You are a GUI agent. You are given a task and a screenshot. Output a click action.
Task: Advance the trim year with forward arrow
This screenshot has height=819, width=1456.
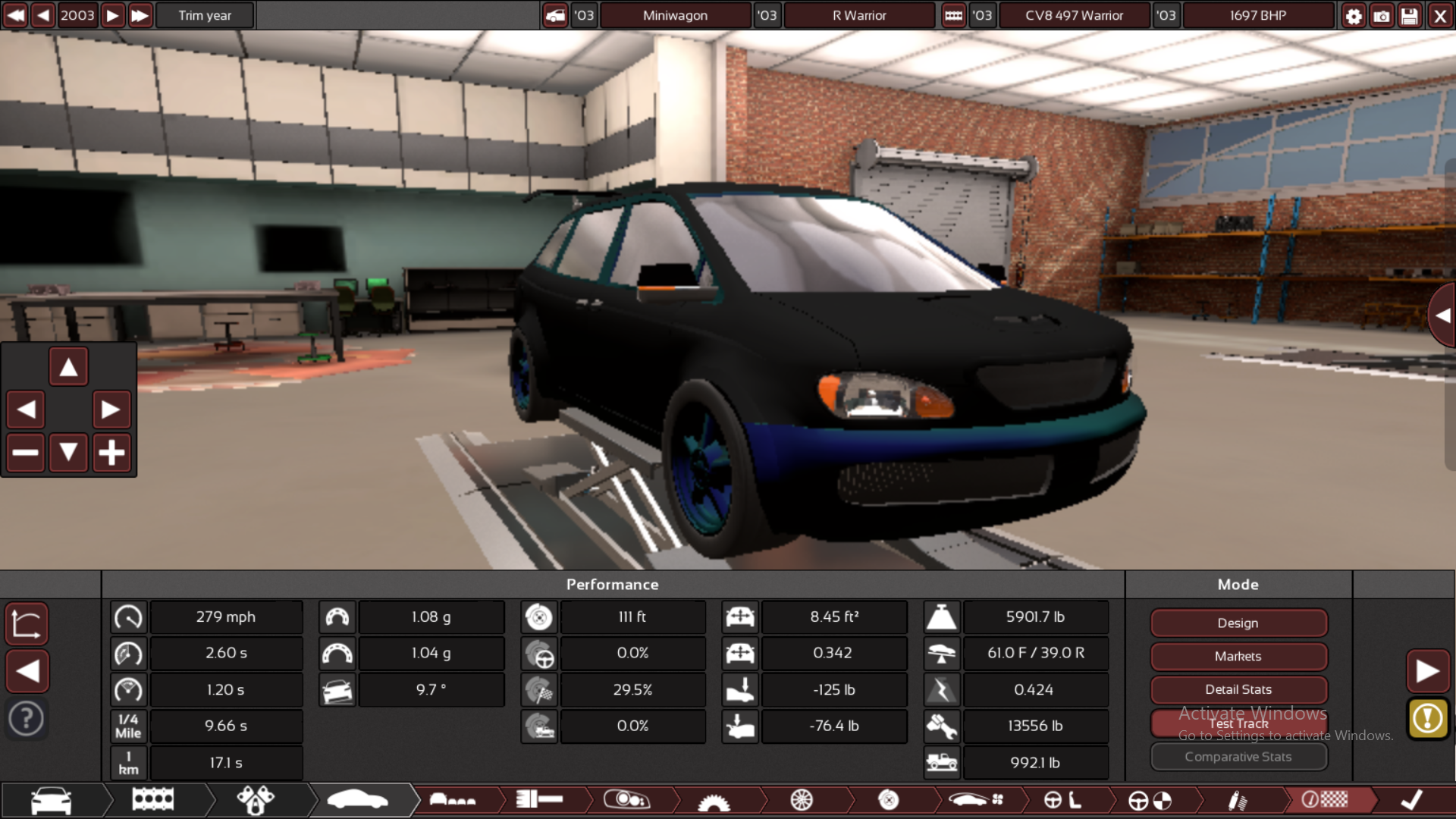tap(111, 15)
